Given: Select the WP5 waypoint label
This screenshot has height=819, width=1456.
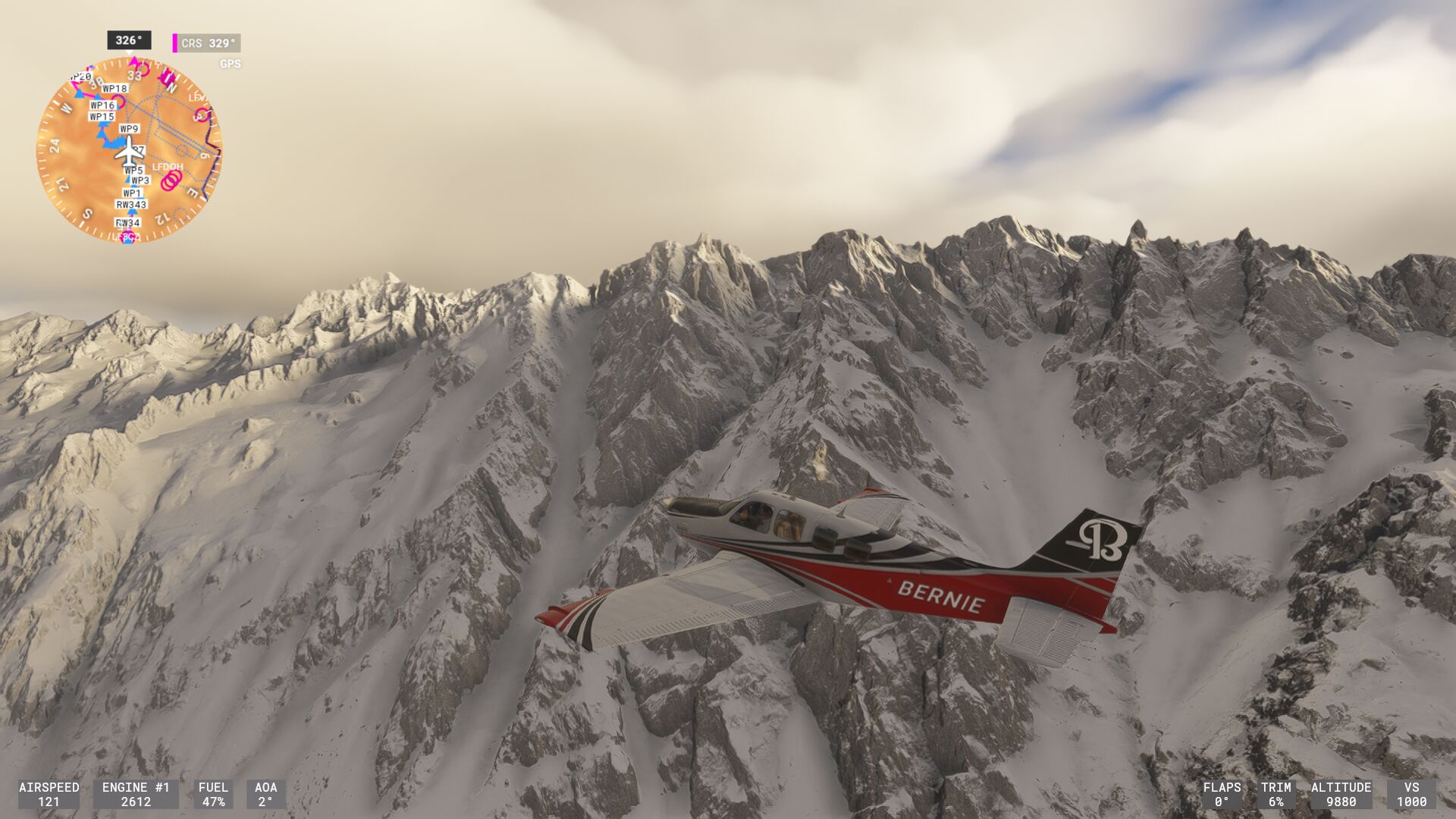Looking at the screenshot, I should pos(133,171).
